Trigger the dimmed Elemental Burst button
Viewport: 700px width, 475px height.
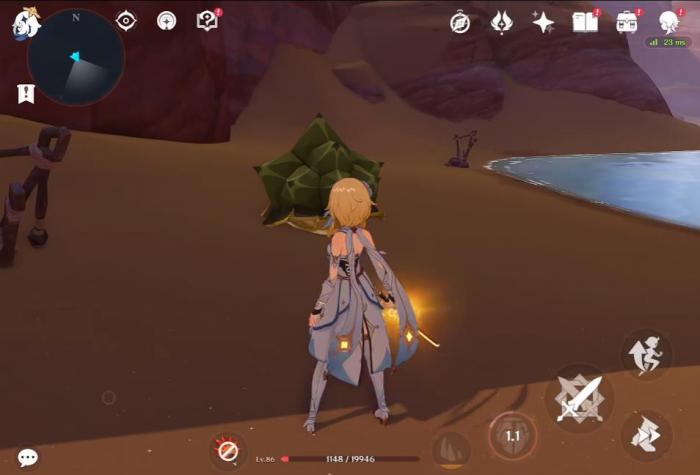(451, 448)
